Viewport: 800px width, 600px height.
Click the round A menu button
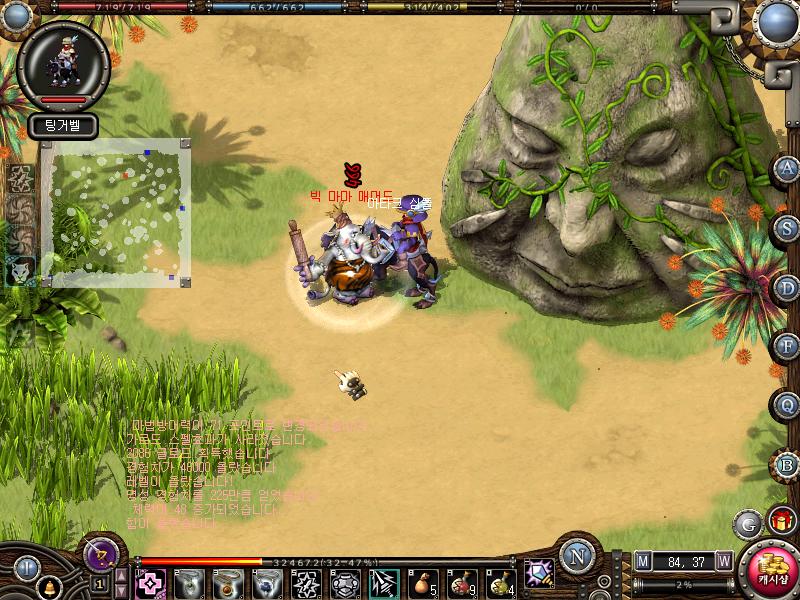[x=787, y=170]
